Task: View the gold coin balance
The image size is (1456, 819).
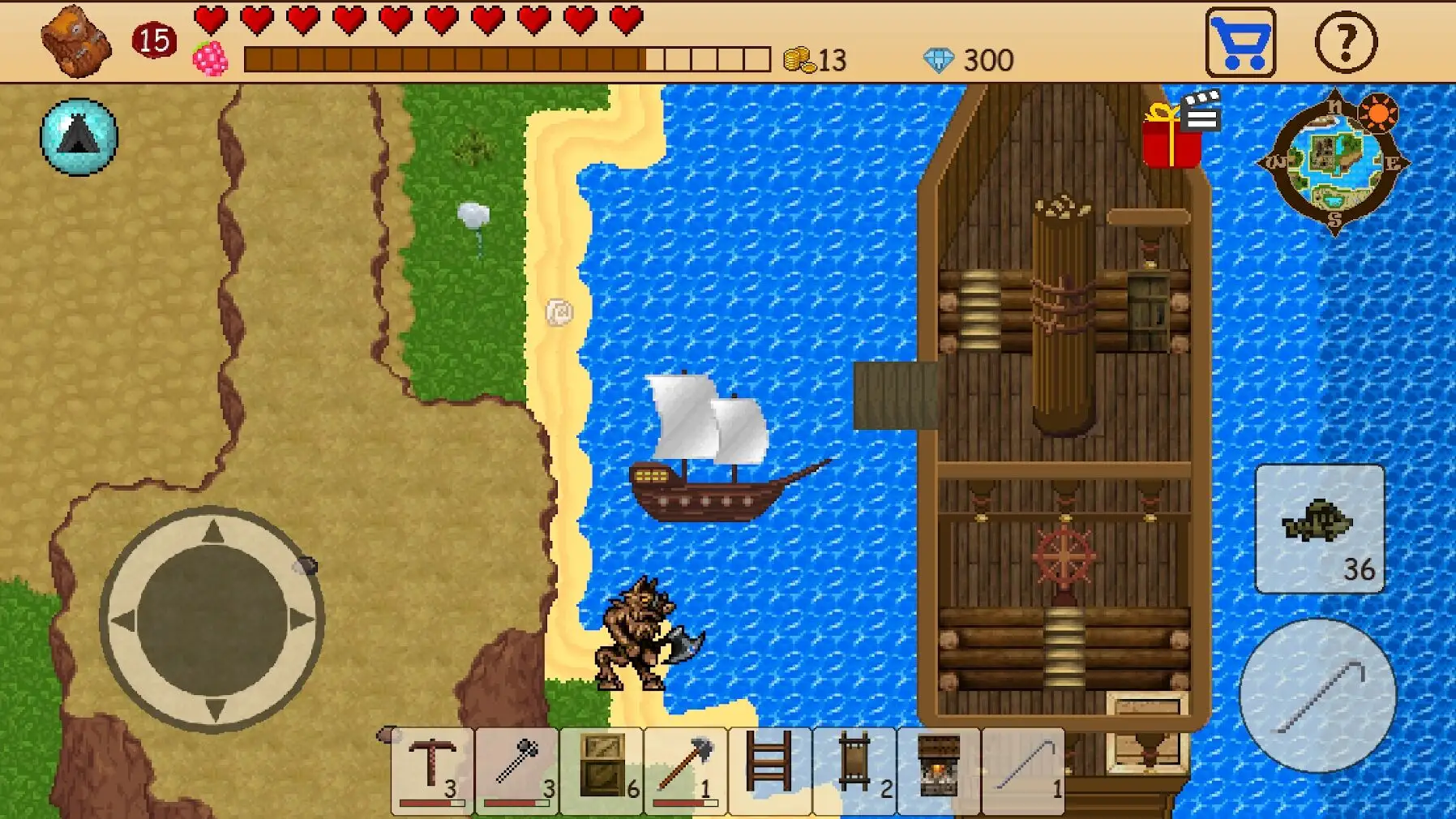Action: 811,58
